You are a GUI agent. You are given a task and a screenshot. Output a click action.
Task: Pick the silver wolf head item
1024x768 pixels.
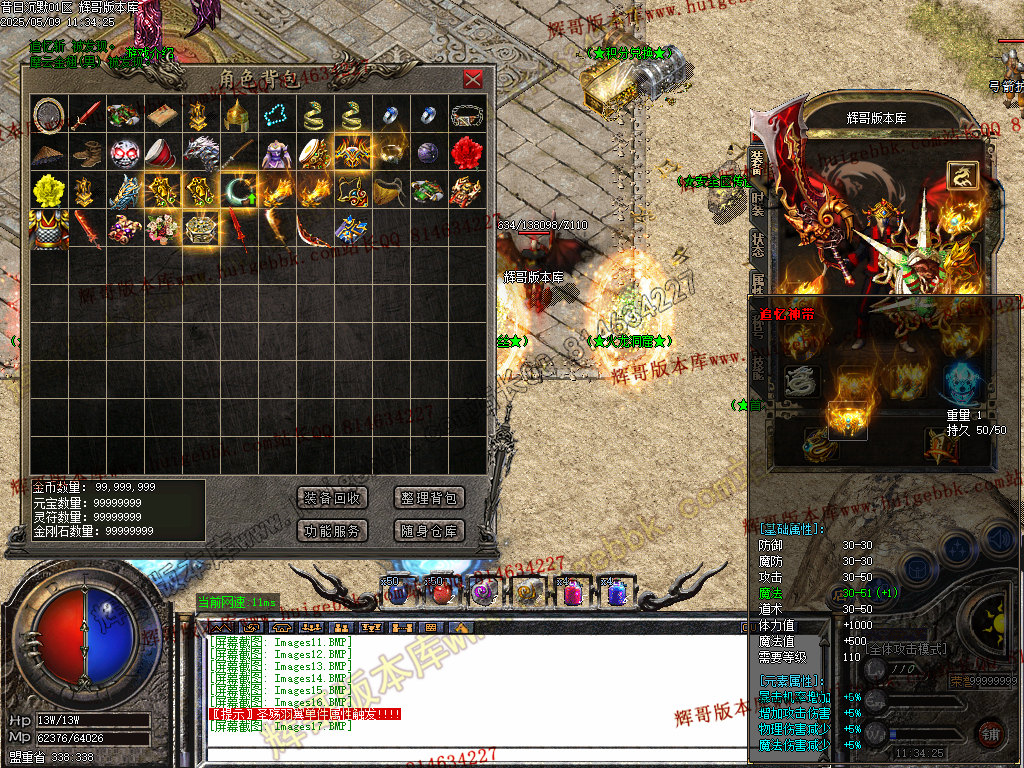(x=201, y=153)
